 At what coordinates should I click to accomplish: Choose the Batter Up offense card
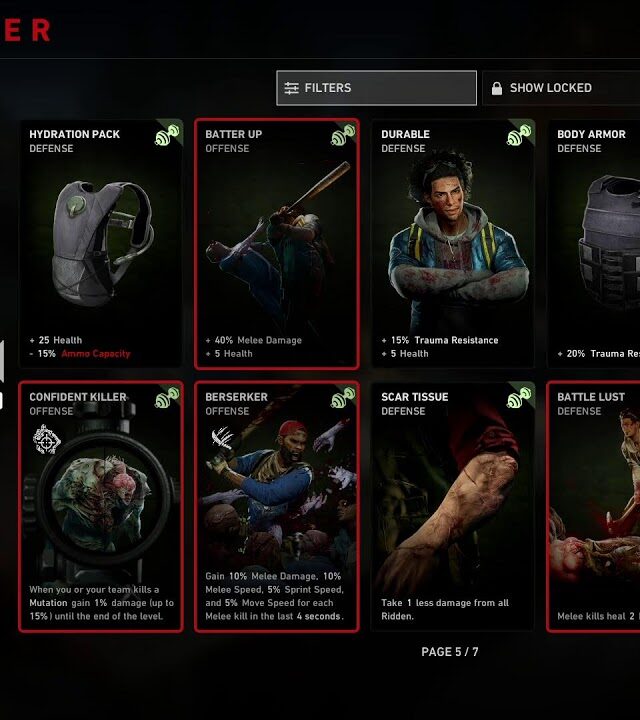point(277,245)
